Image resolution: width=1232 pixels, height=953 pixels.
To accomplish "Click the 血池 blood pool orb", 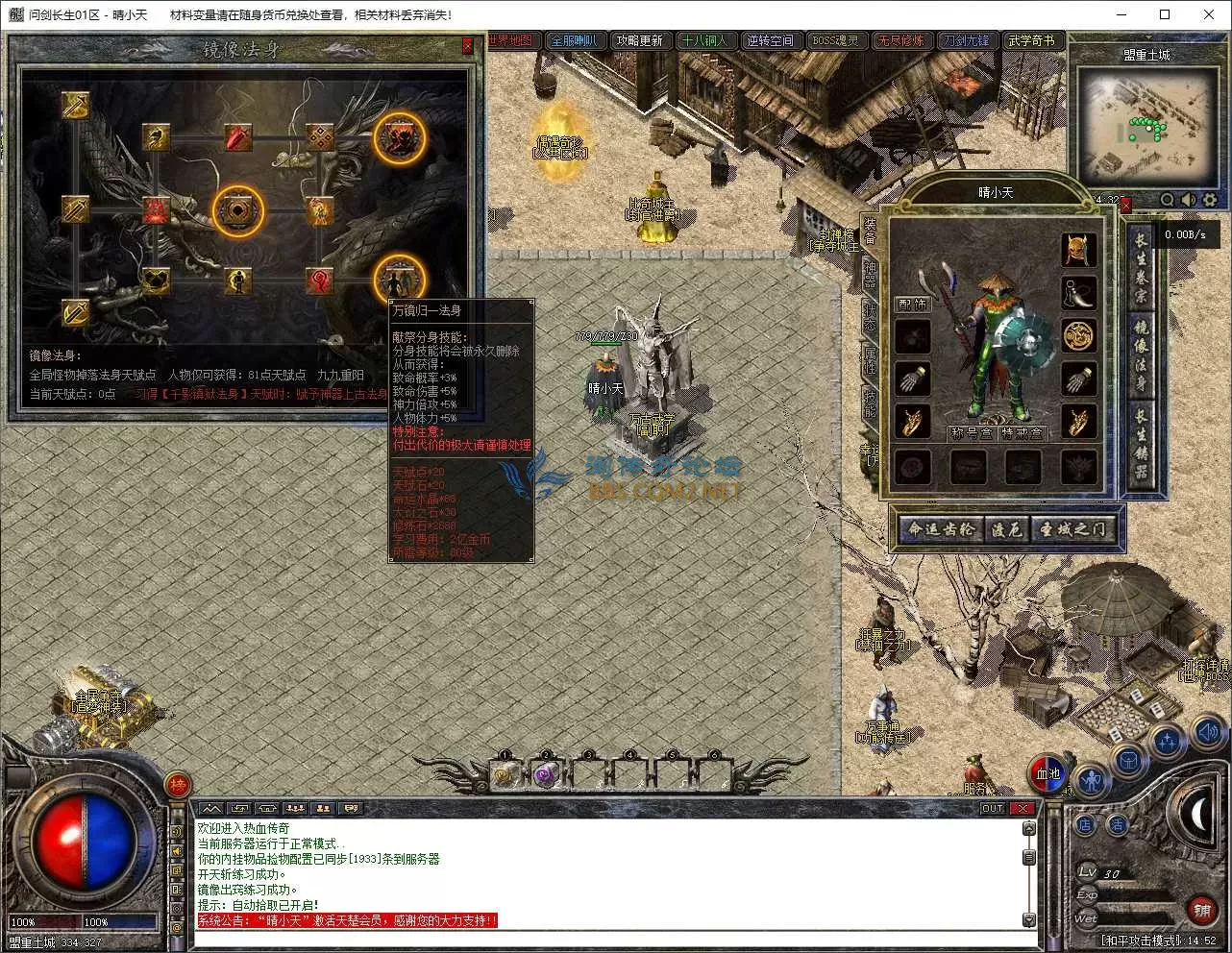I will pos(1047,773).
